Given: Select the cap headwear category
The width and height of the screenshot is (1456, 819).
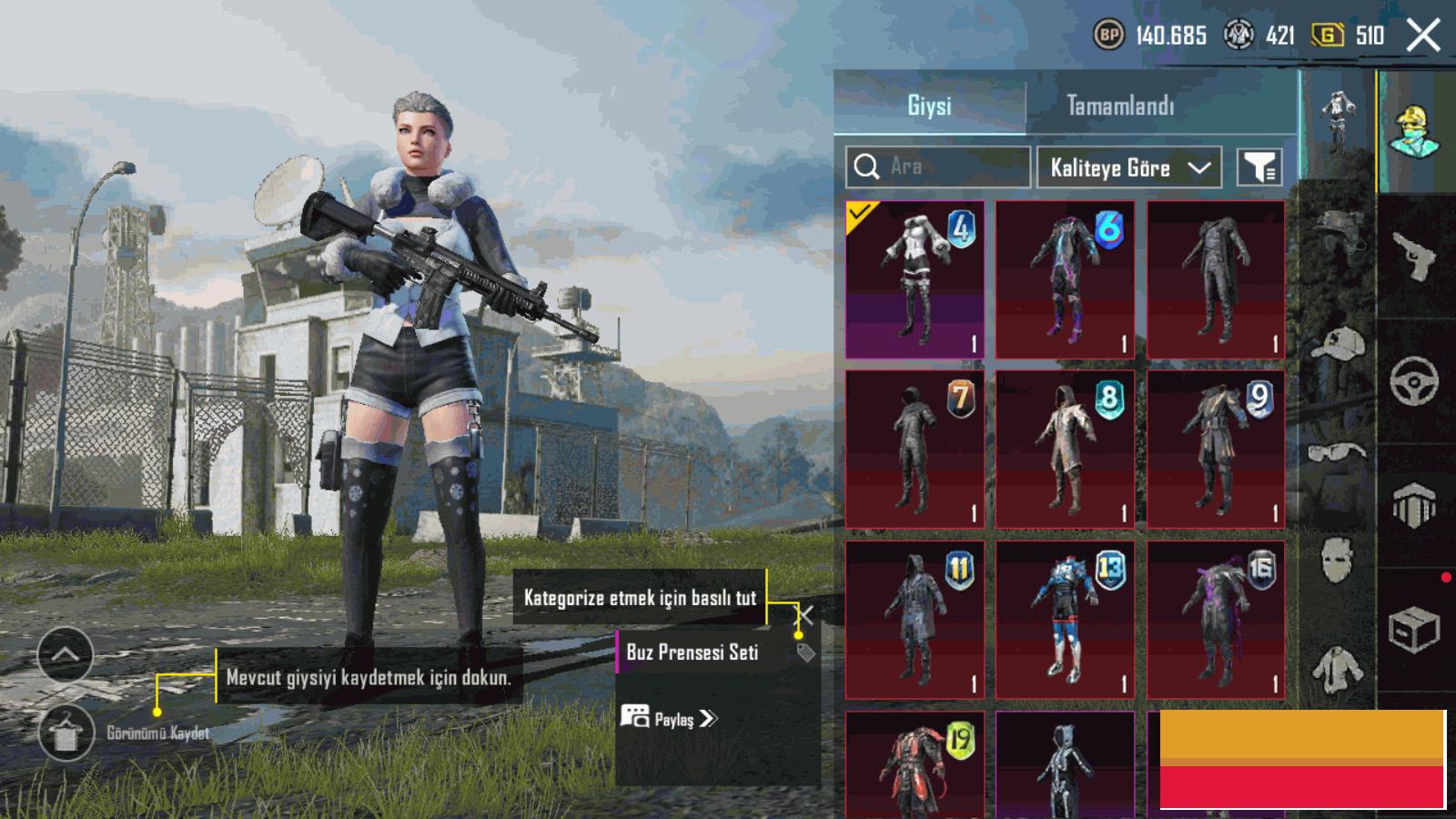Looking at the screenshot, I should click(1338, 343).
